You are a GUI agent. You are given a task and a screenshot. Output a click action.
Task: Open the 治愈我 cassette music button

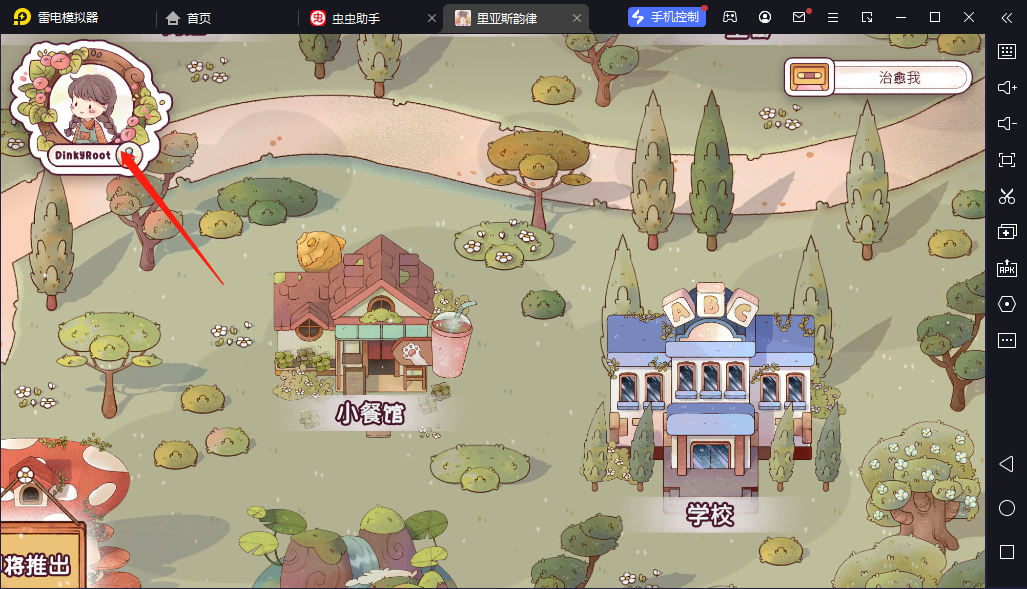(878, 77)
